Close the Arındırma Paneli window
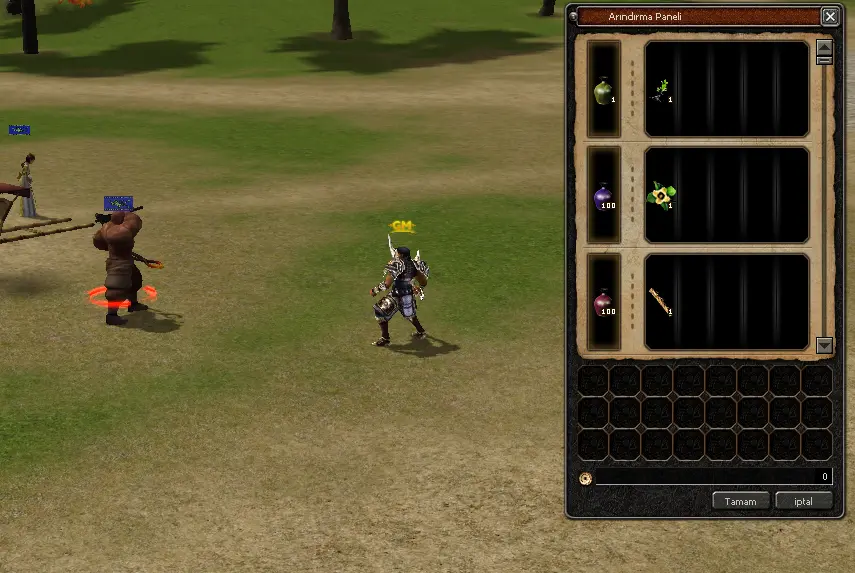 tap(830, 16)
